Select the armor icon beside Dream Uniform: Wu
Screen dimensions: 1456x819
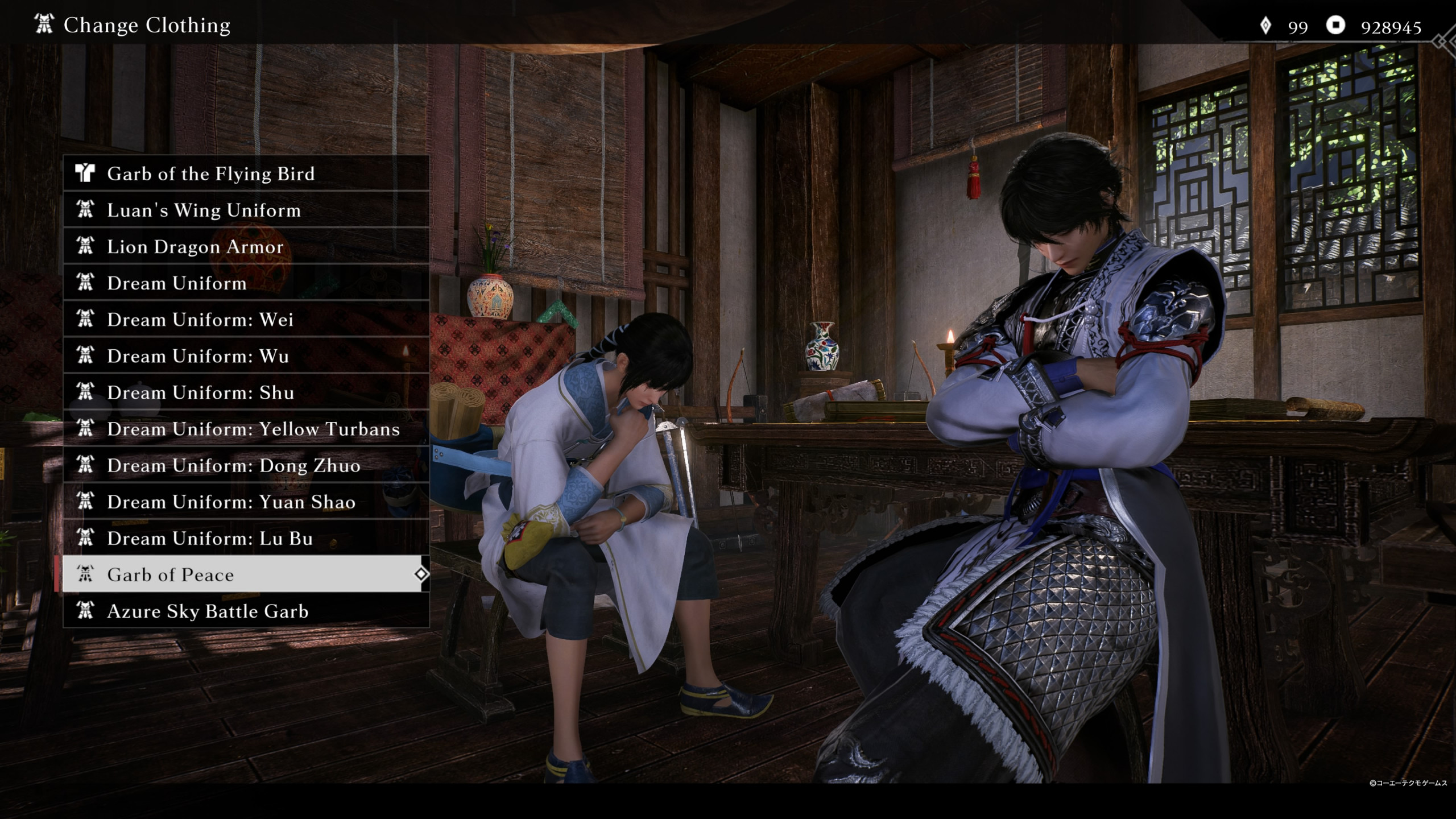(86, 356)
